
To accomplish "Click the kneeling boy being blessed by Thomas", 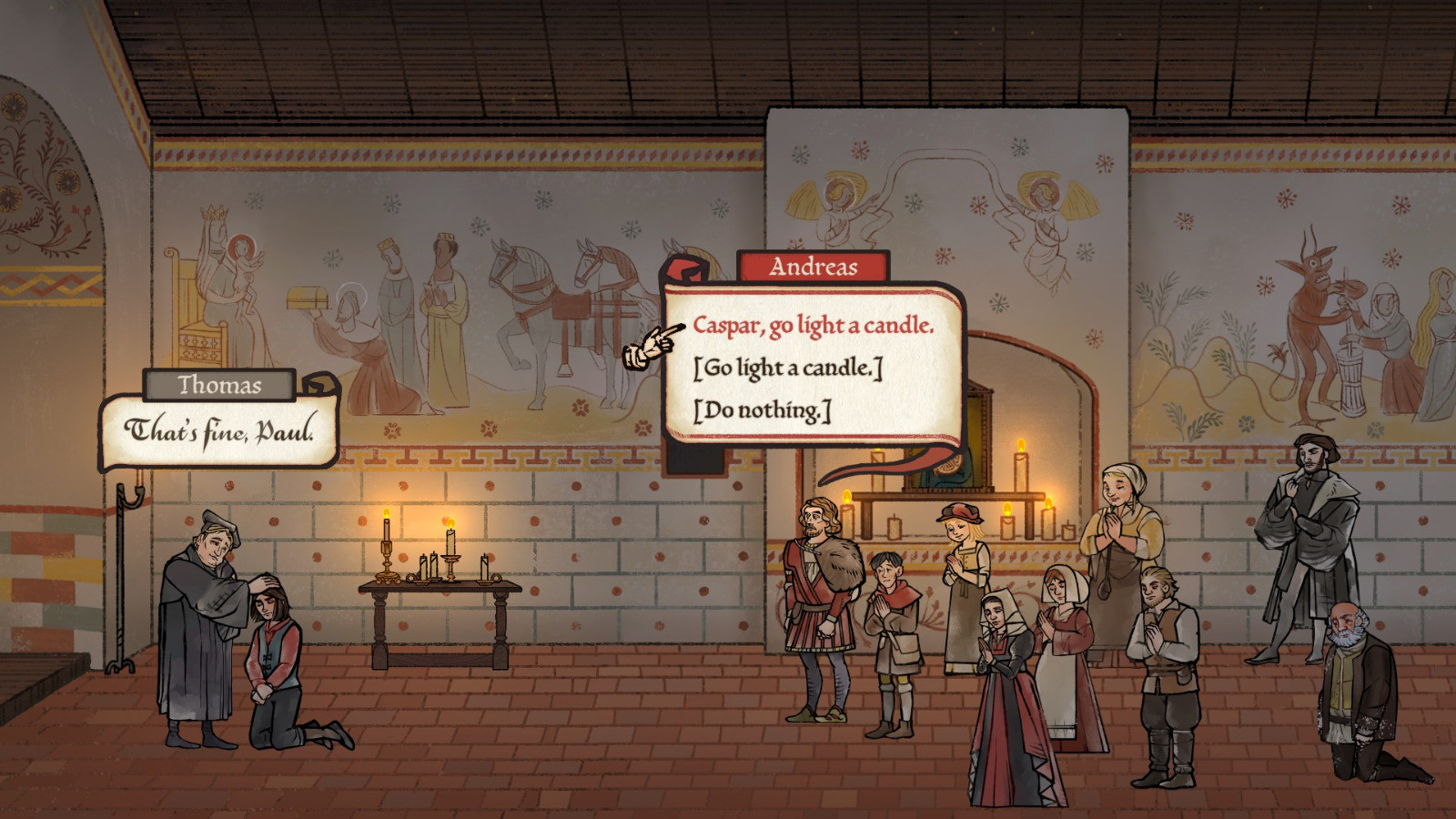I will (x=273, y=646).
